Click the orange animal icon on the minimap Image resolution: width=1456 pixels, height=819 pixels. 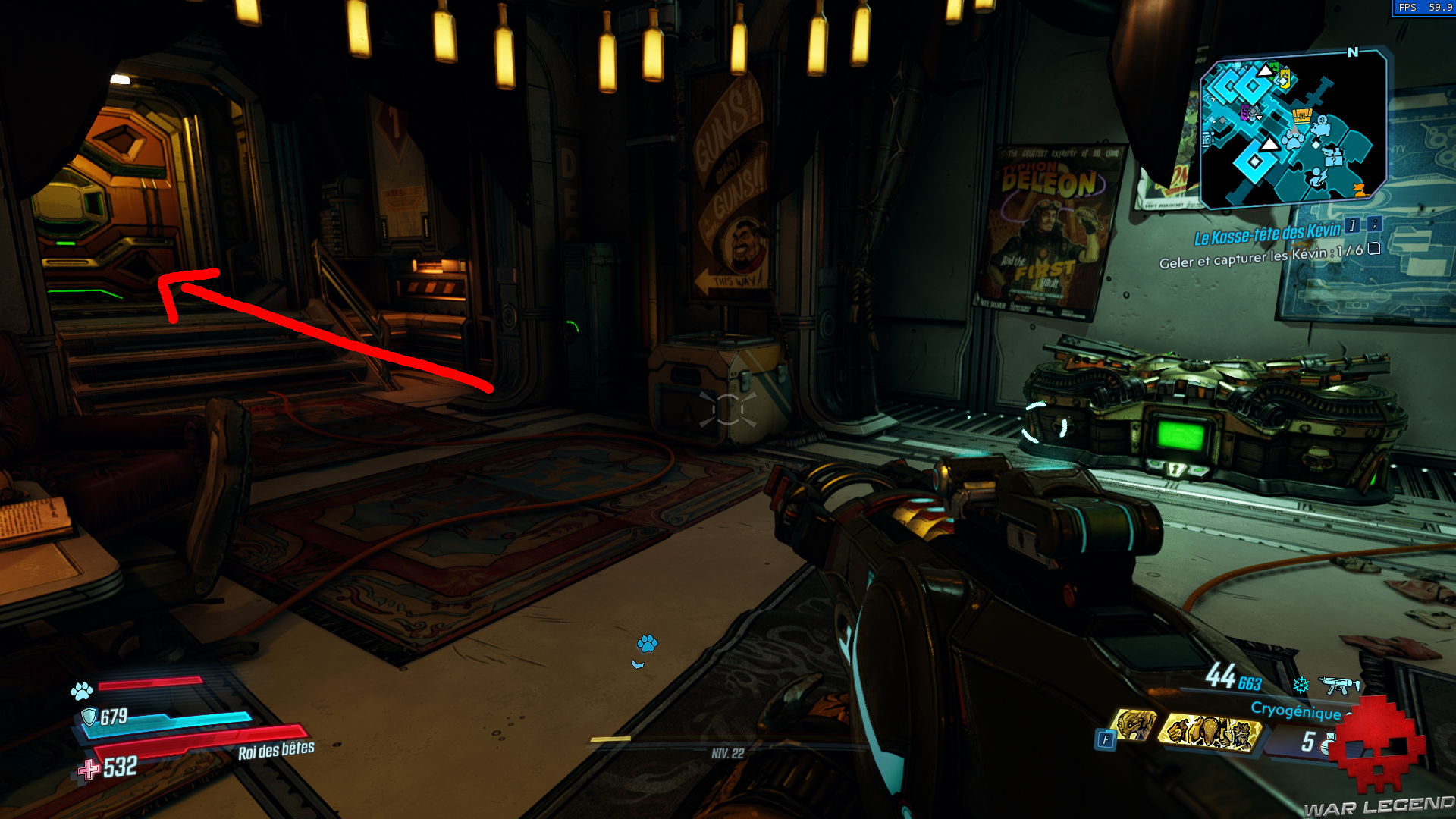pyautogui.click(x=1358, y=190)
